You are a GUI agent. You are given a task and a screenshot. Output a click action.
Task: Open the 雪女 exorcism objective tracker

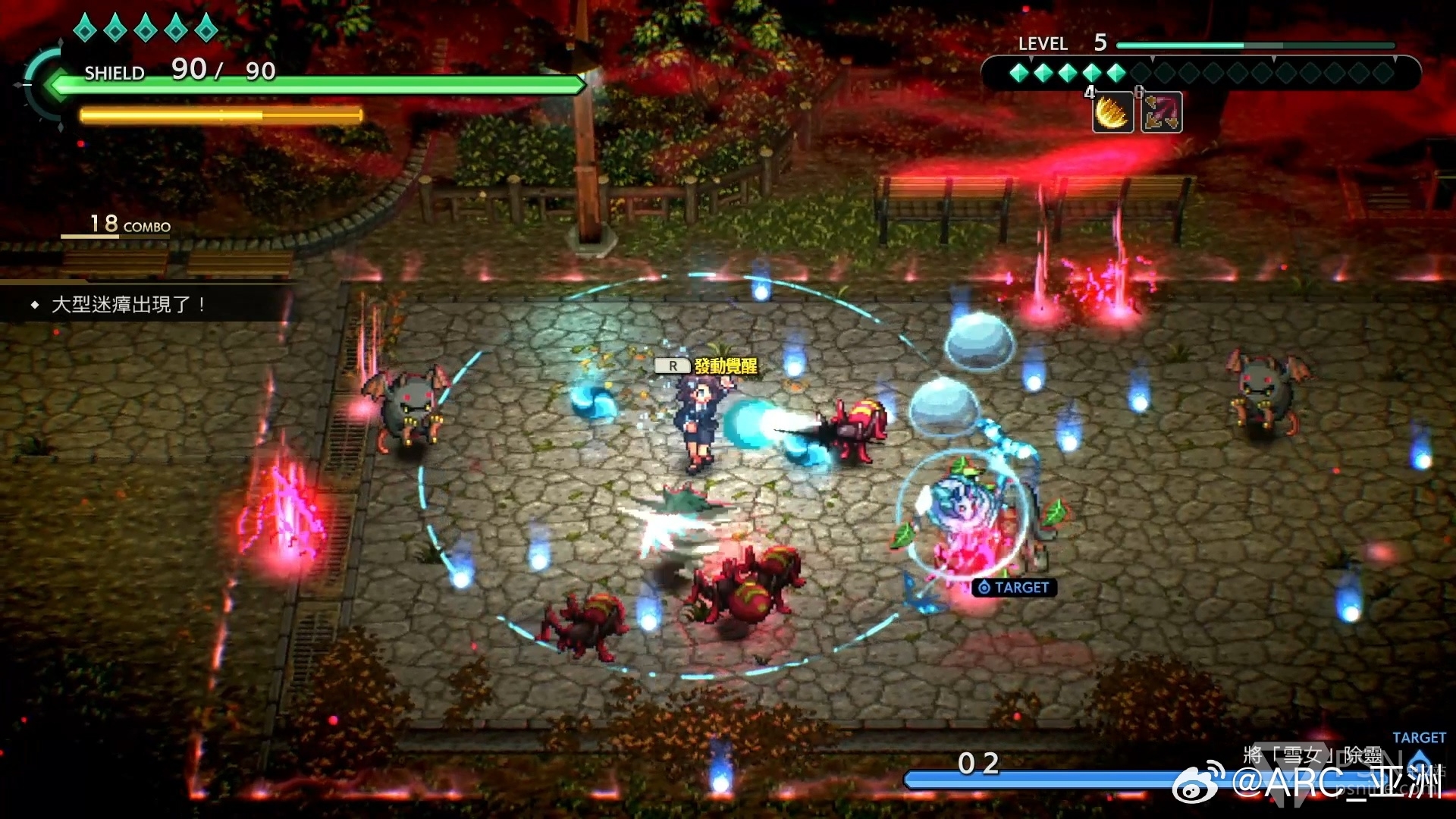1313,755
